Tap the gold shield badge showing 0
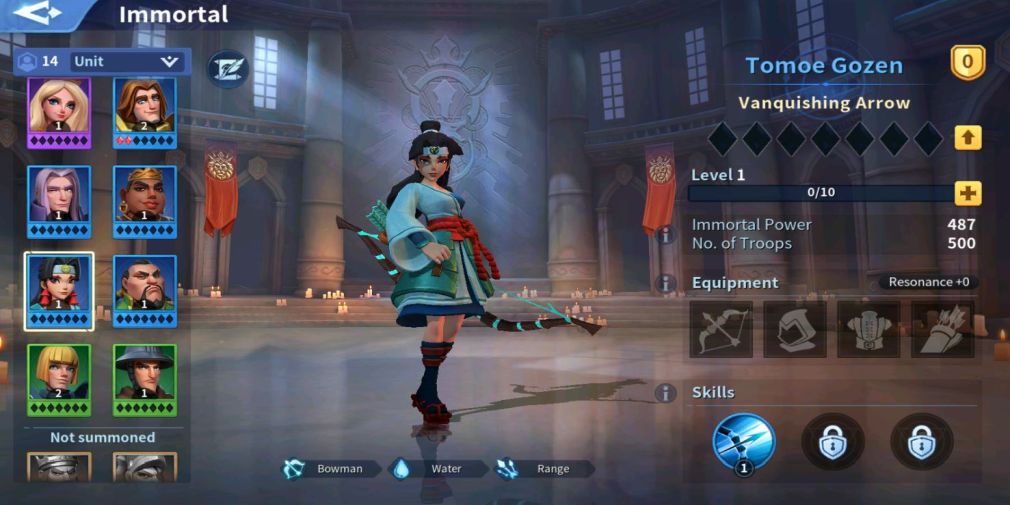 click(x=967, y=63)
